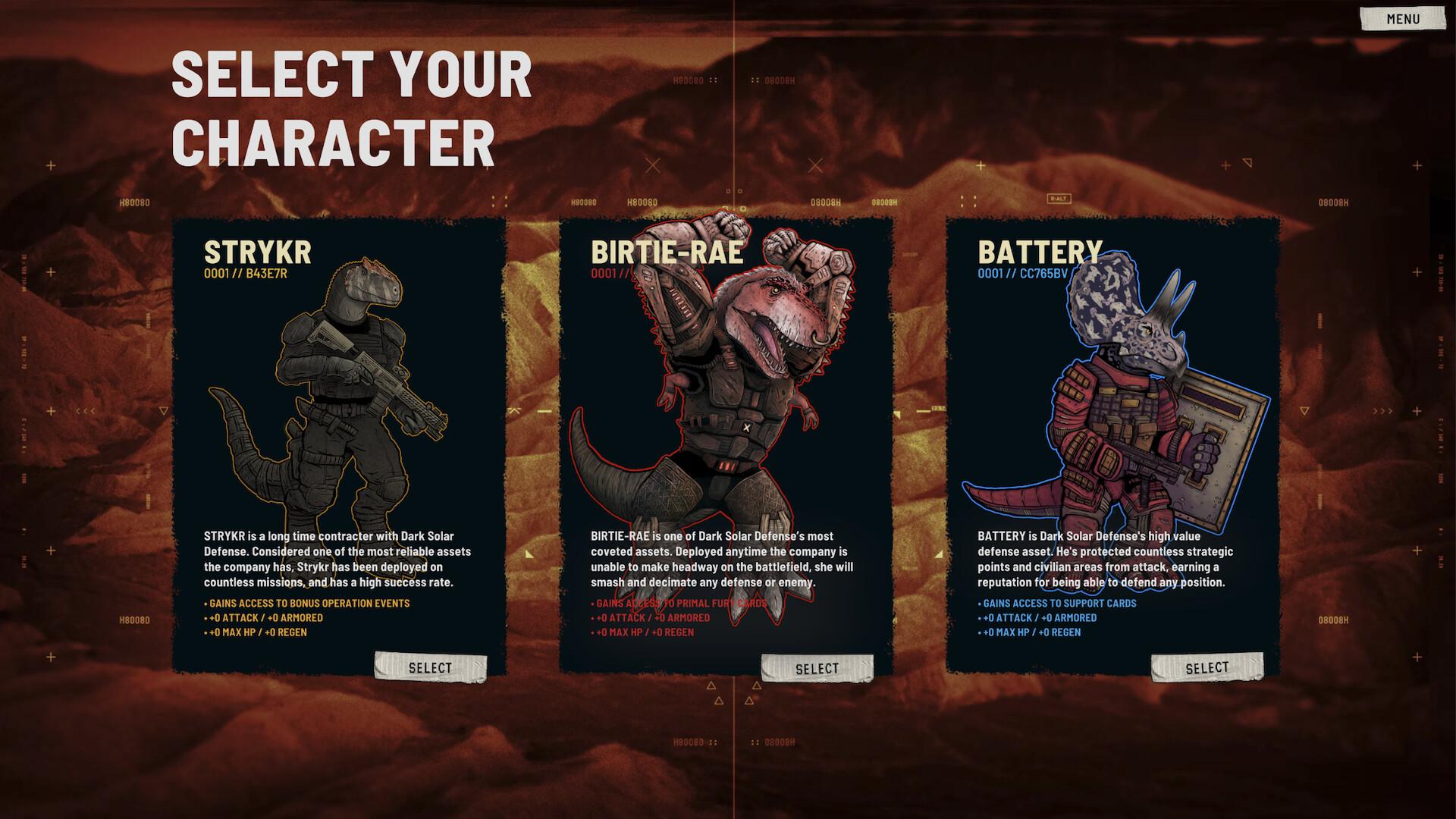Click BIRTIE-RAE's description paragraph
The image size is (1456, 819).
pyautogui.click(x=720, y=560)
